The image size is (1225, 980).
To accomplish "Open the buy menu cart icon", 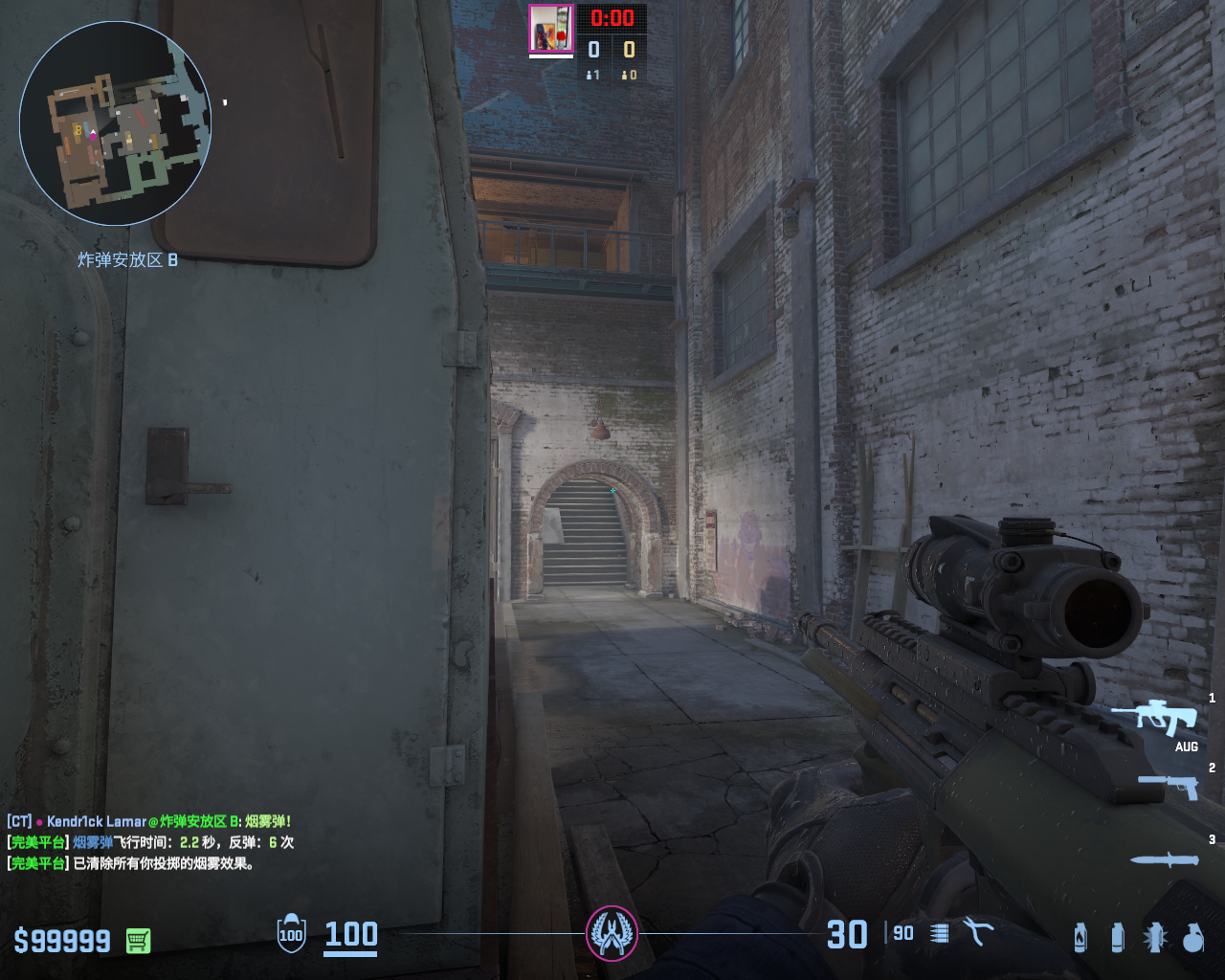I will pyautogui.click(x=138, y=941).
